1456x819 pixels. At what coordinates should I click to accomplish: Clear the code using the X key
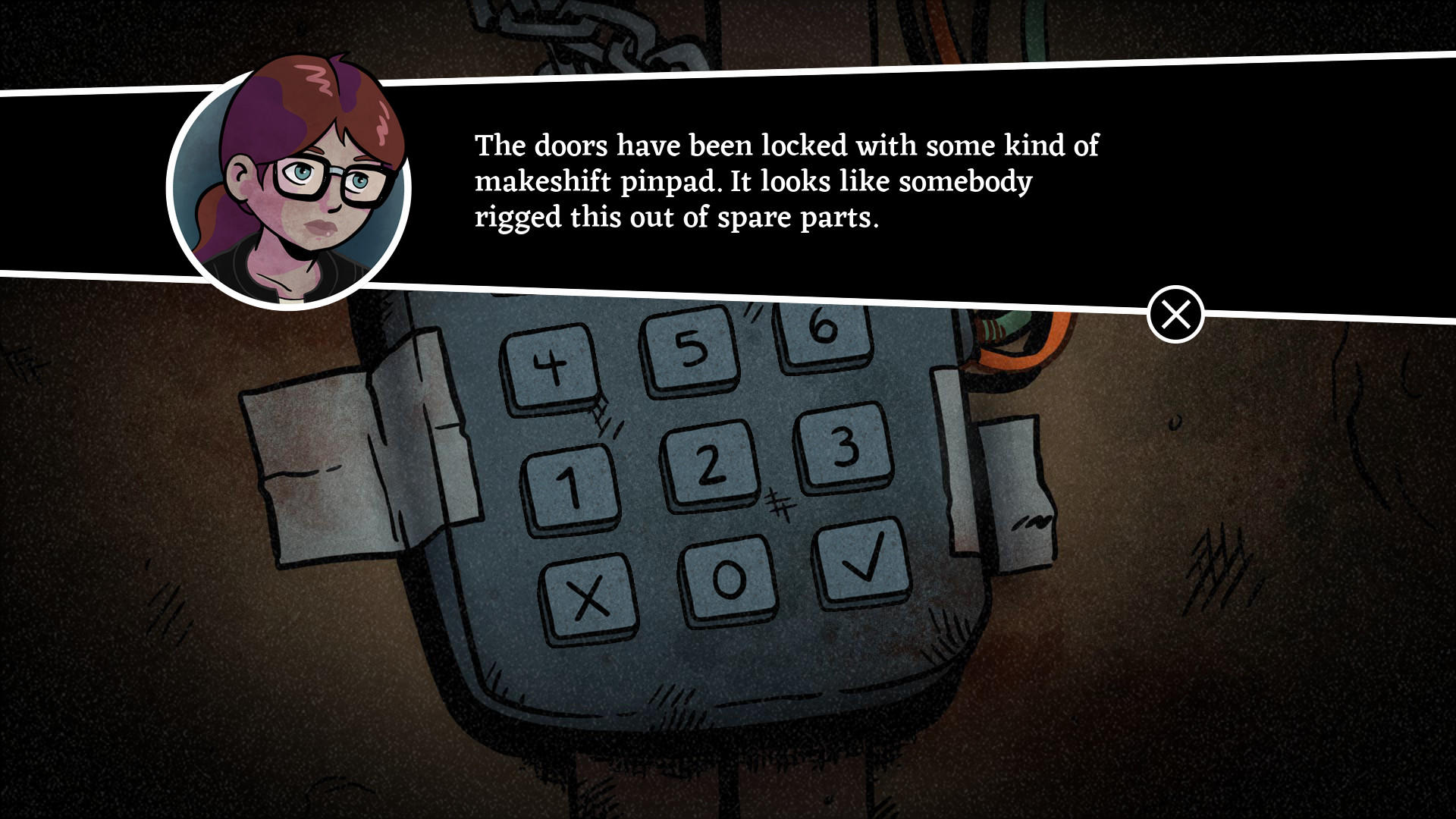tap(587, 600)
